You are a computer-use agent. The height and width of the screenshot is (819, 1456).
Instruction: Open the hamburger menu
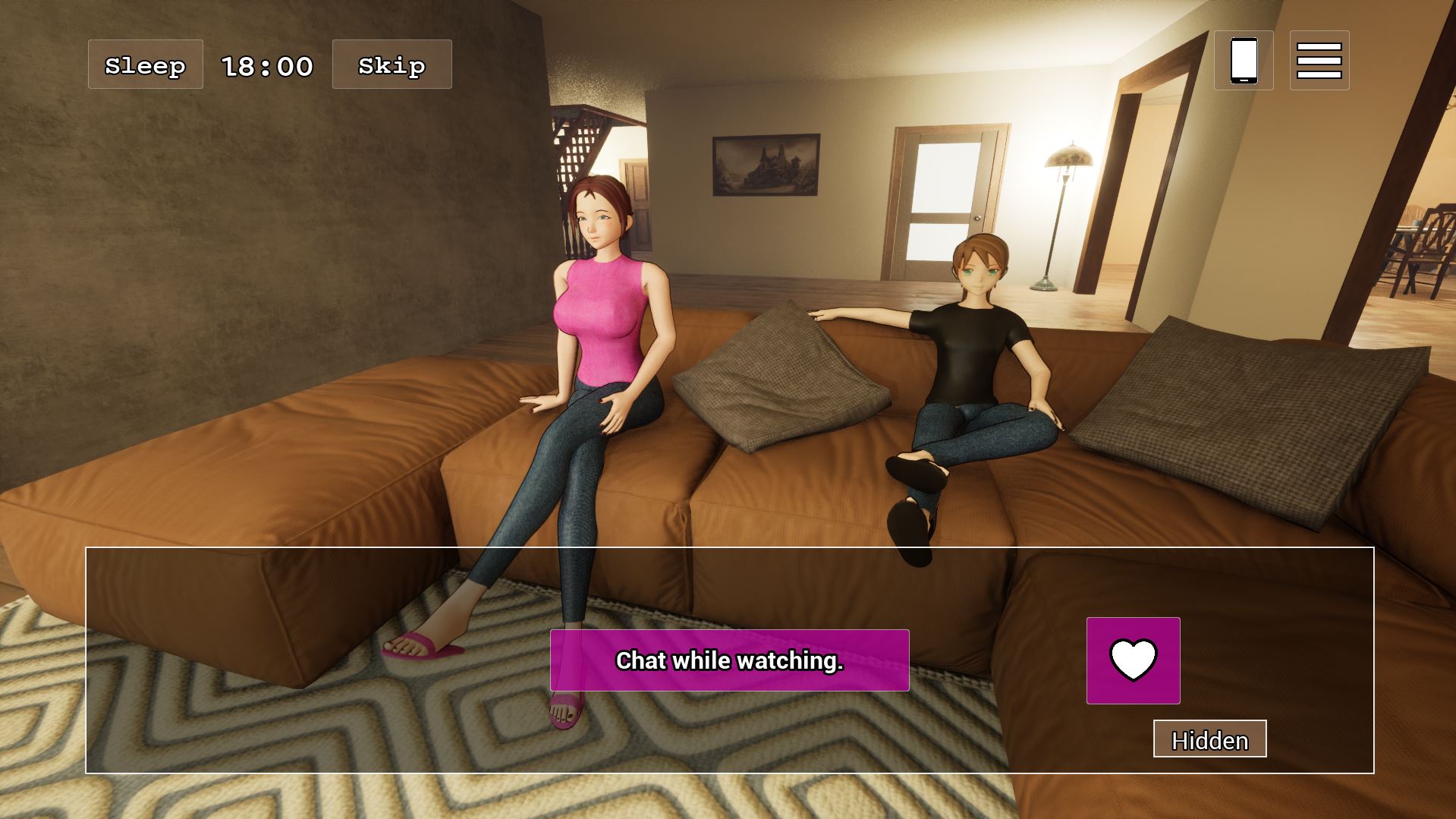click(1319, 60)
